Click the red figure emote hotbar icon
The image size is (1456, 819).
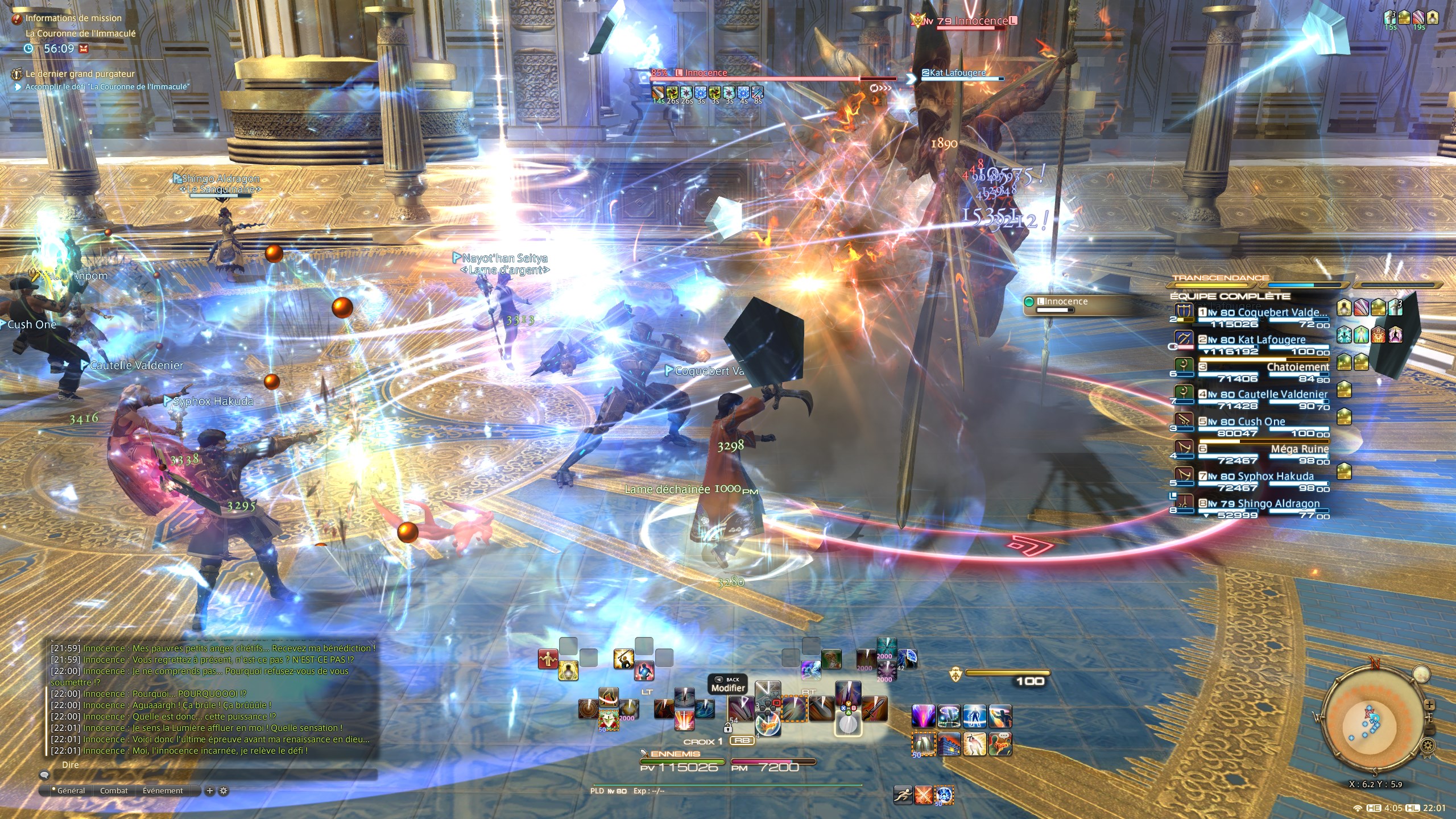tap(548, 659)
